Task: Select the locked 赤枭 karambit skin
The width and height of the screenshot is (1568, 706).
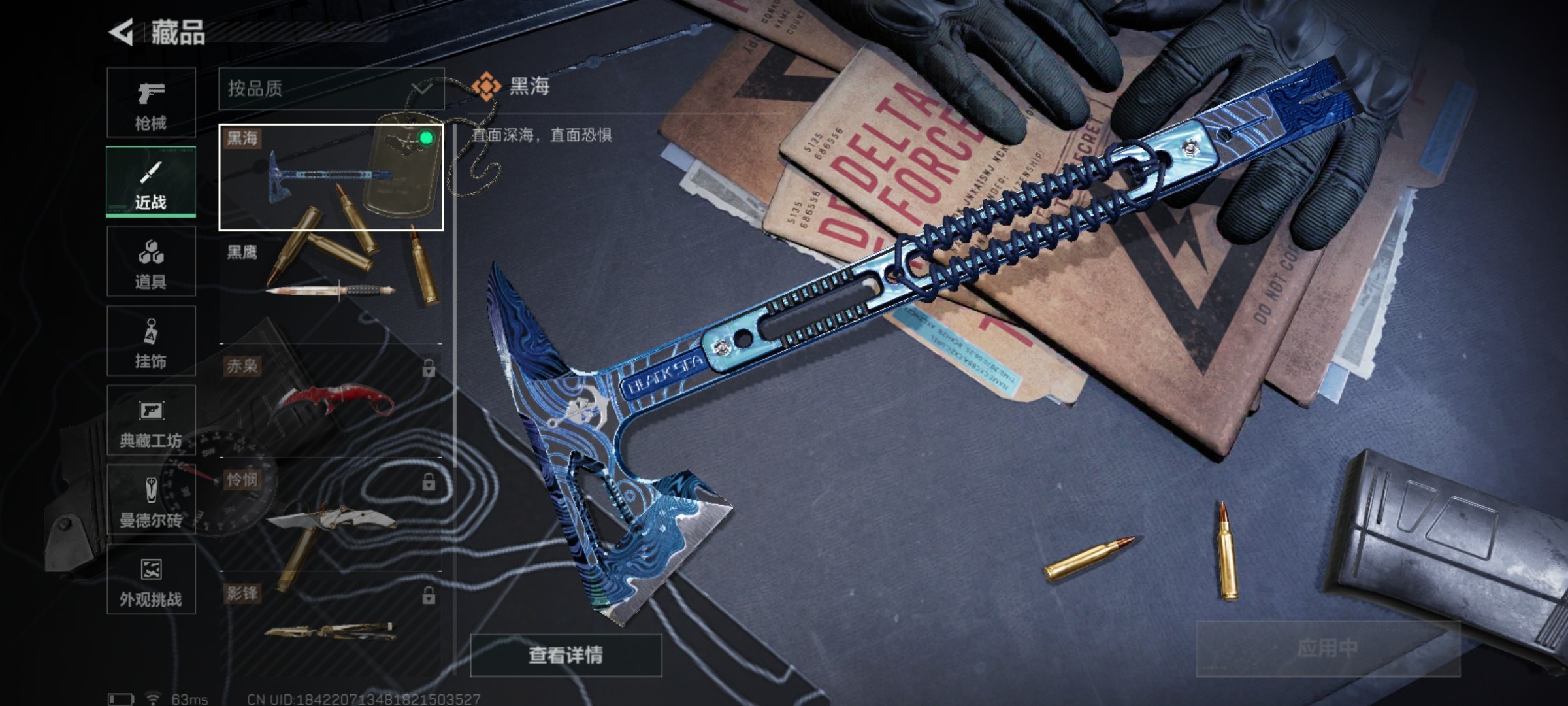Action: [331, 400]
